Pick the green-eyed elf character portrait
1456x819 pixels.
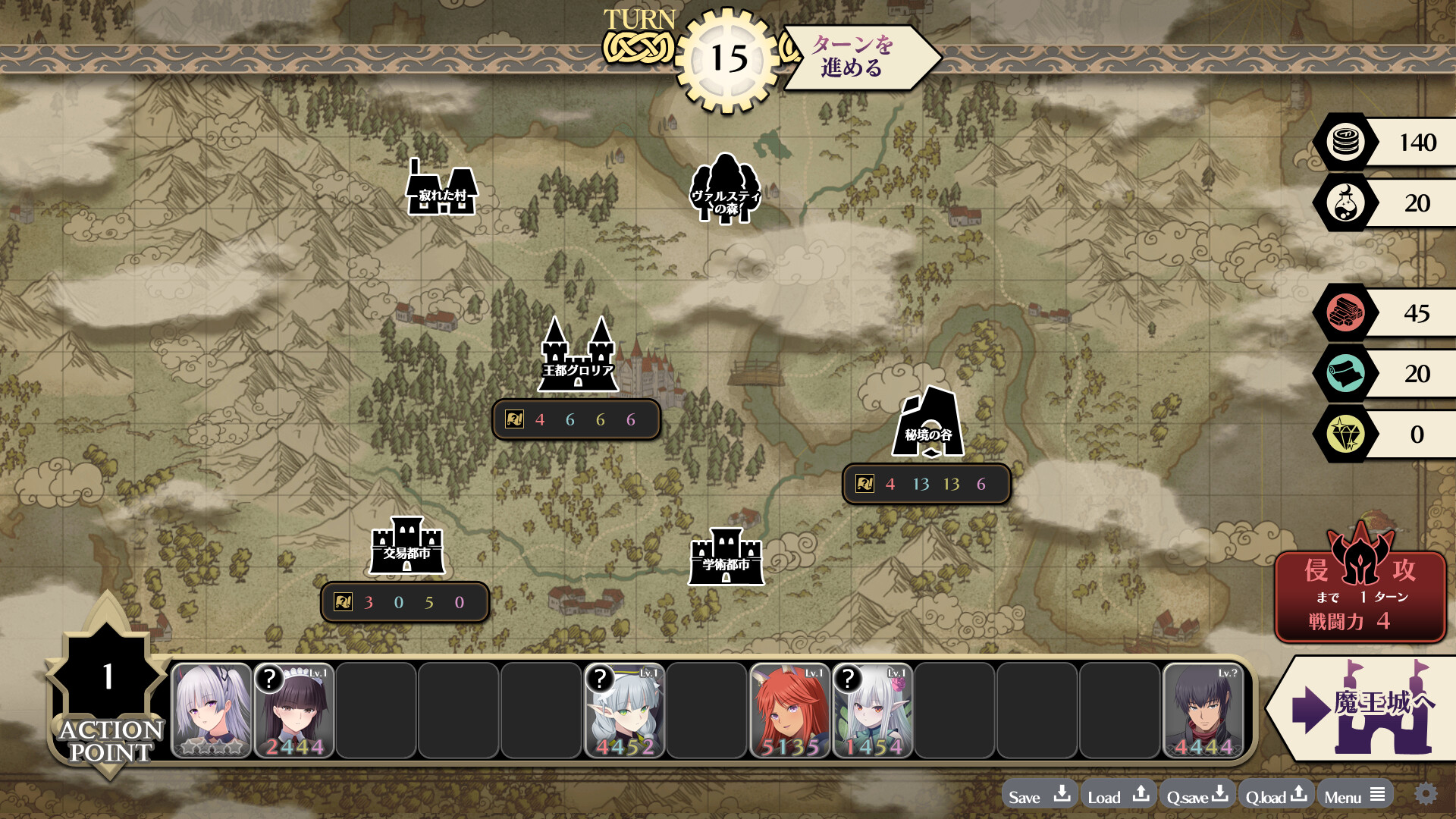pyautogui.click(x=625, y=711)
